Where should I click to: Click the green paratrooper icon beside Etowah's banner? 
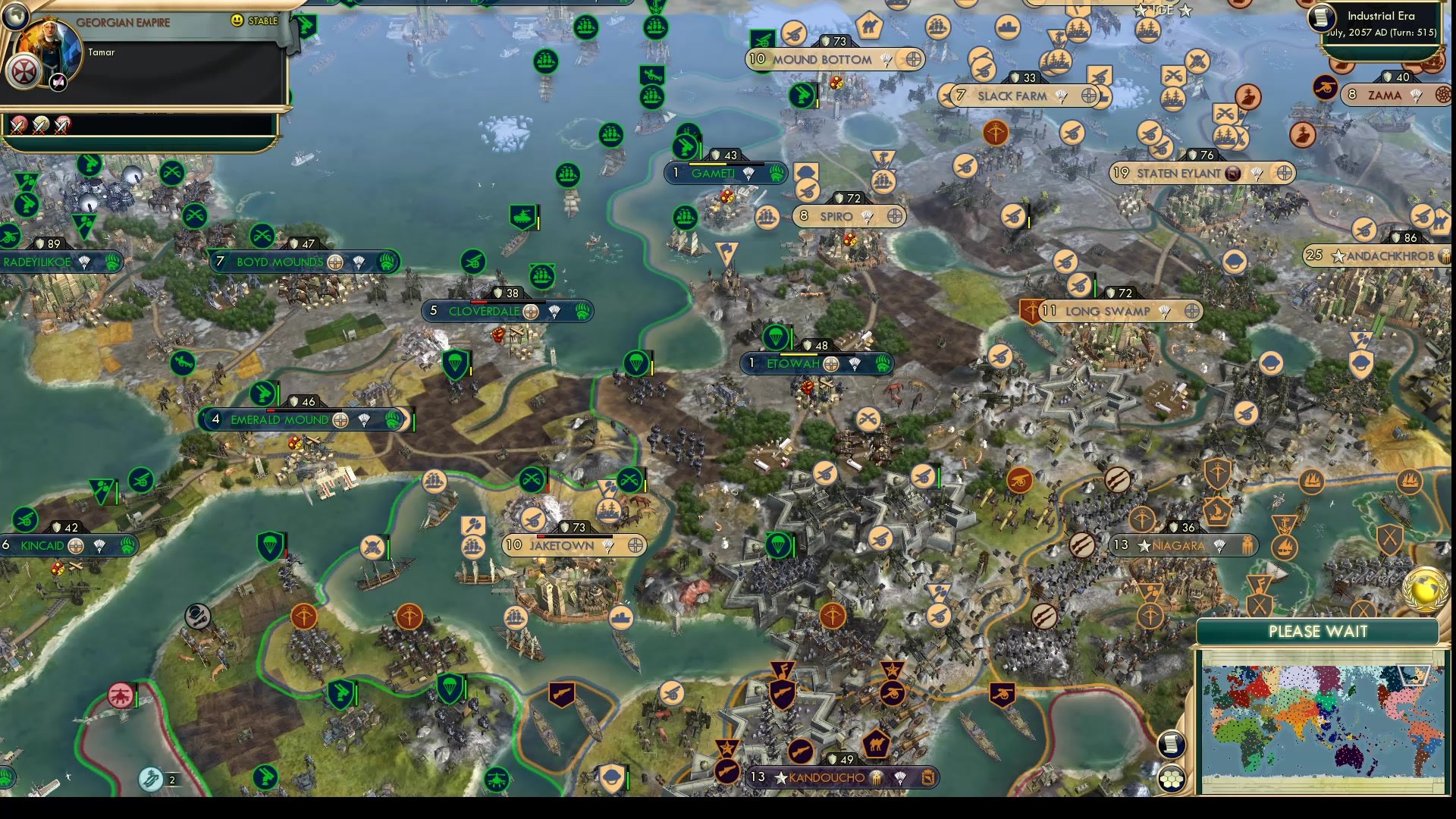(x=776, y=337)
